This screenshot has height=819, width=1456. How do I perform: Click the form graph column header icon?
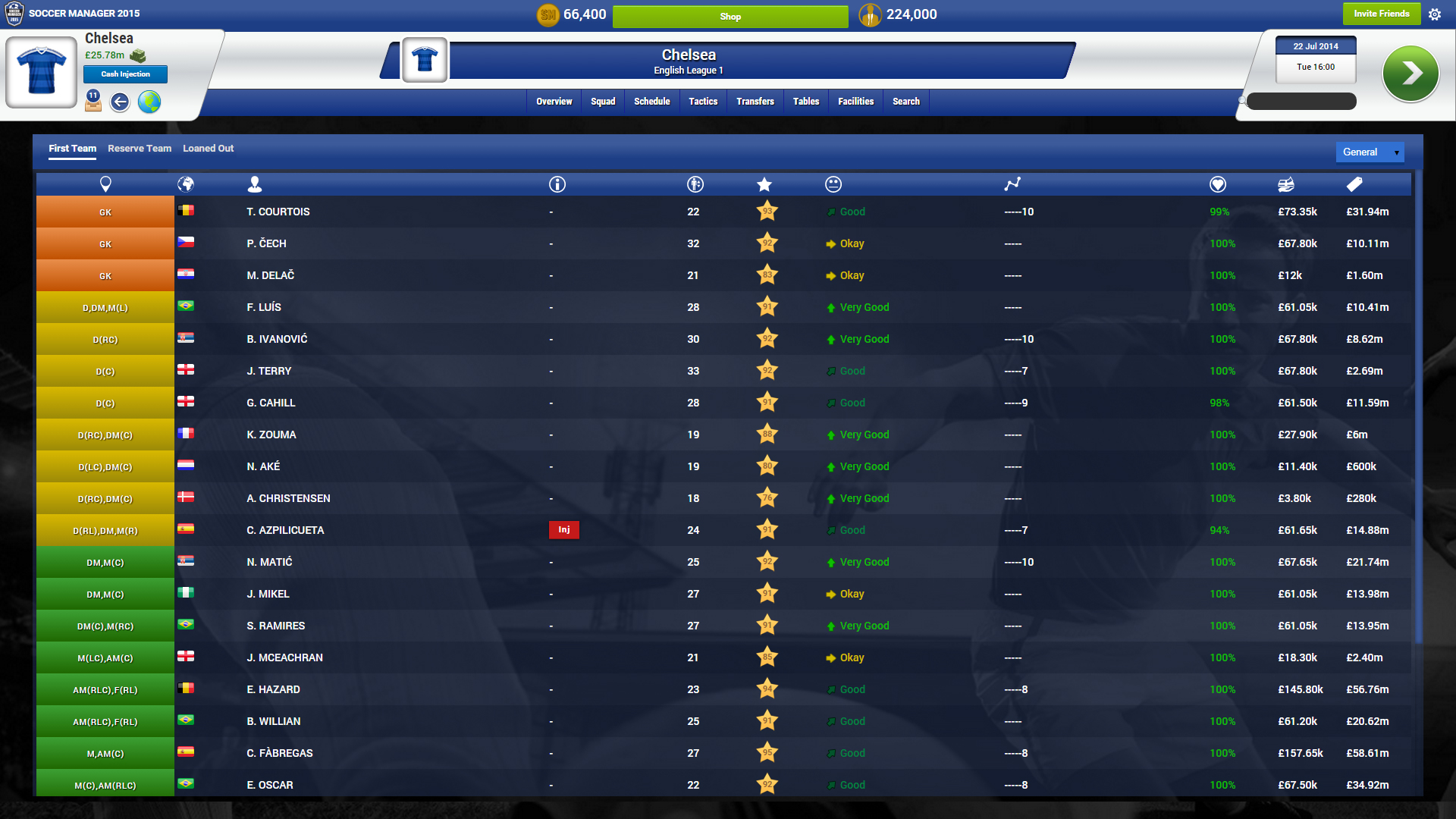[1013, 184]
